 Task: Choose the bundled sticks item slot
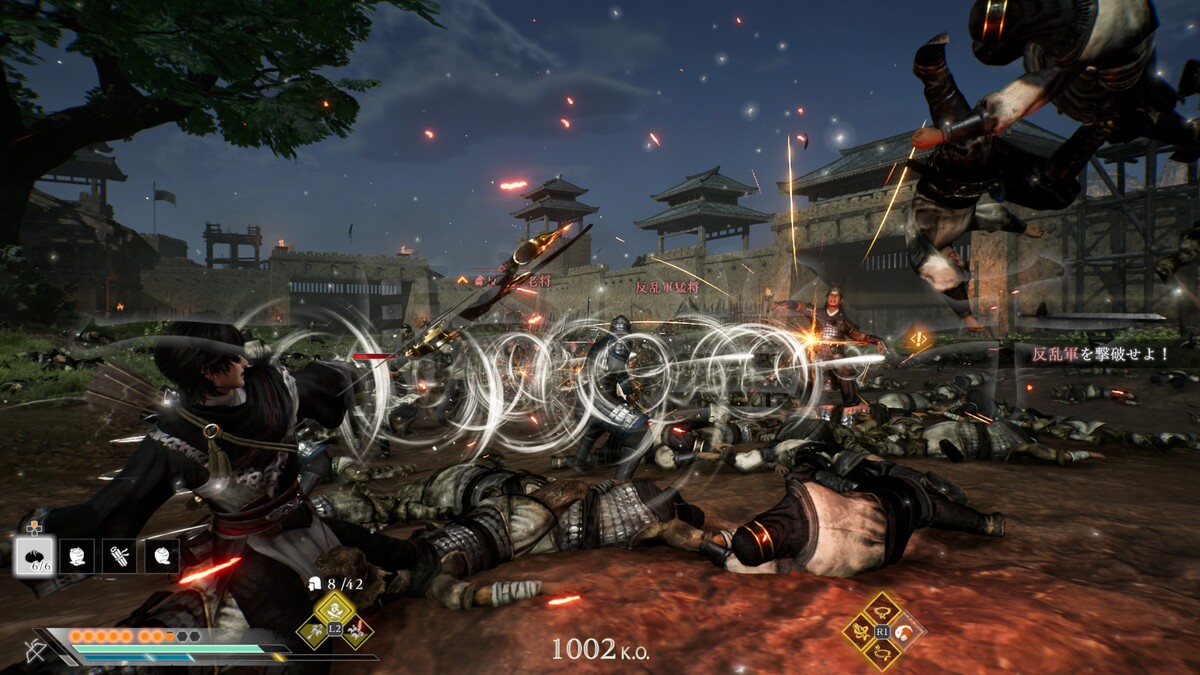119,556
